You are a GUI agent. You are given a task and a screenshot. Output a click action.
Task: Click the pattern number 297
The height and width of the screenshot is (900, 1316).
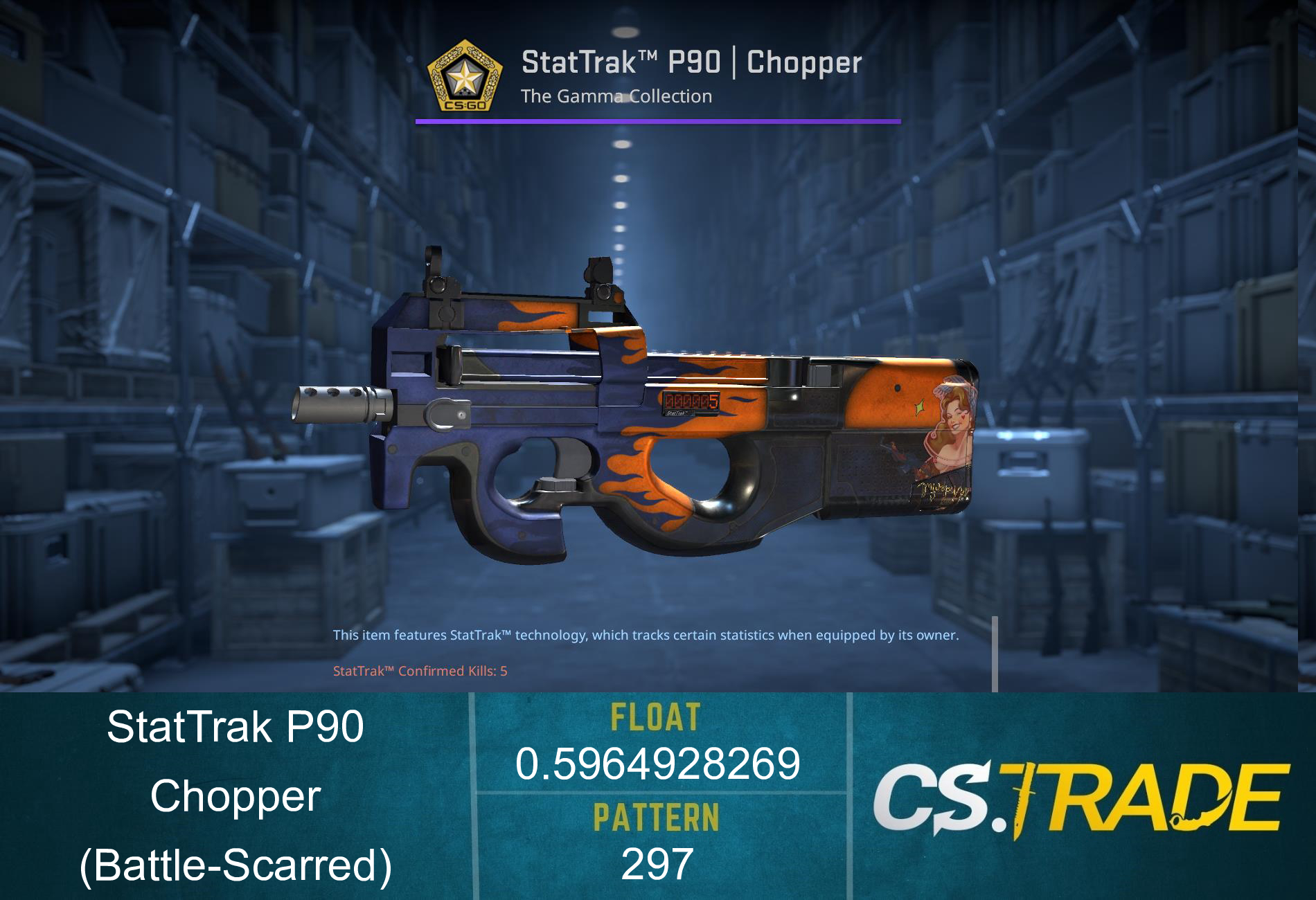(x=657, y=861)
